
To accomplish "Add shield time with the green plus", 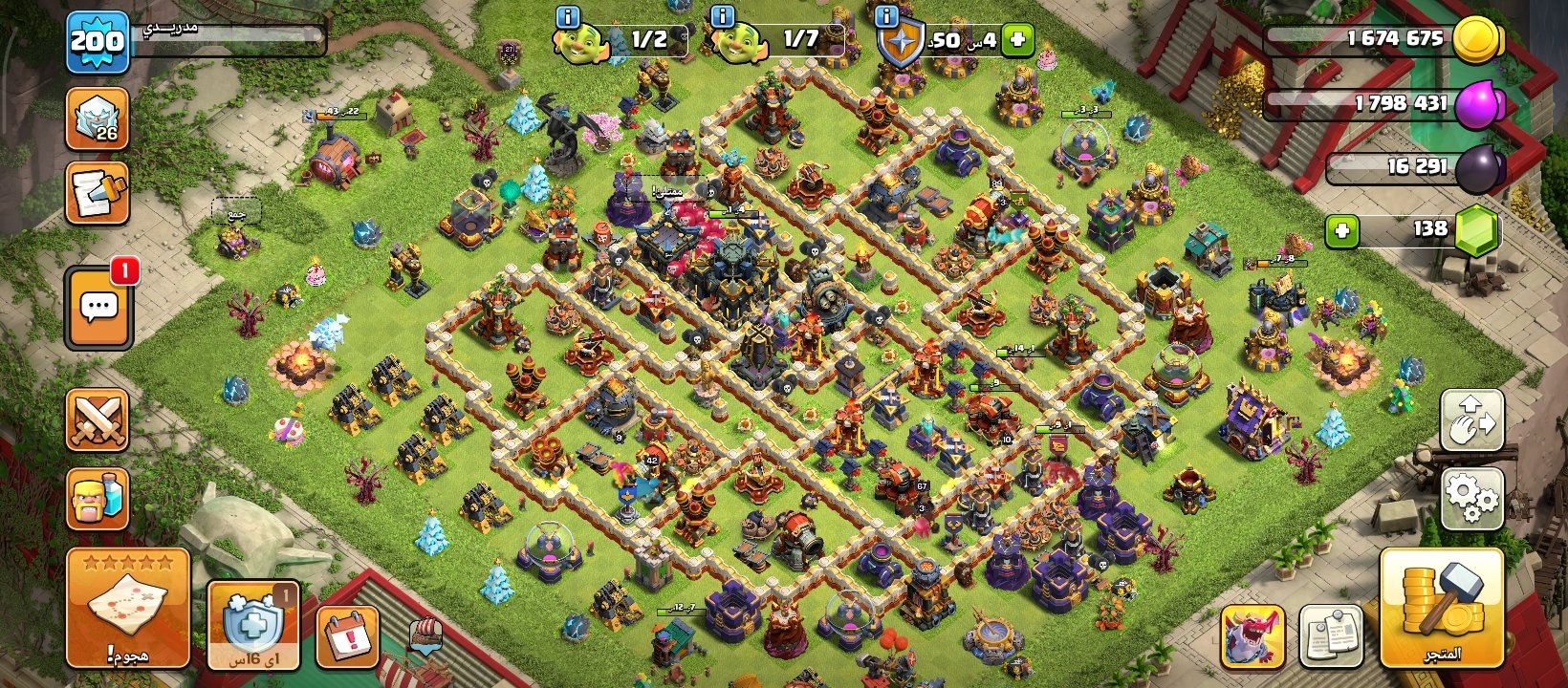I will click(1017, 40).
